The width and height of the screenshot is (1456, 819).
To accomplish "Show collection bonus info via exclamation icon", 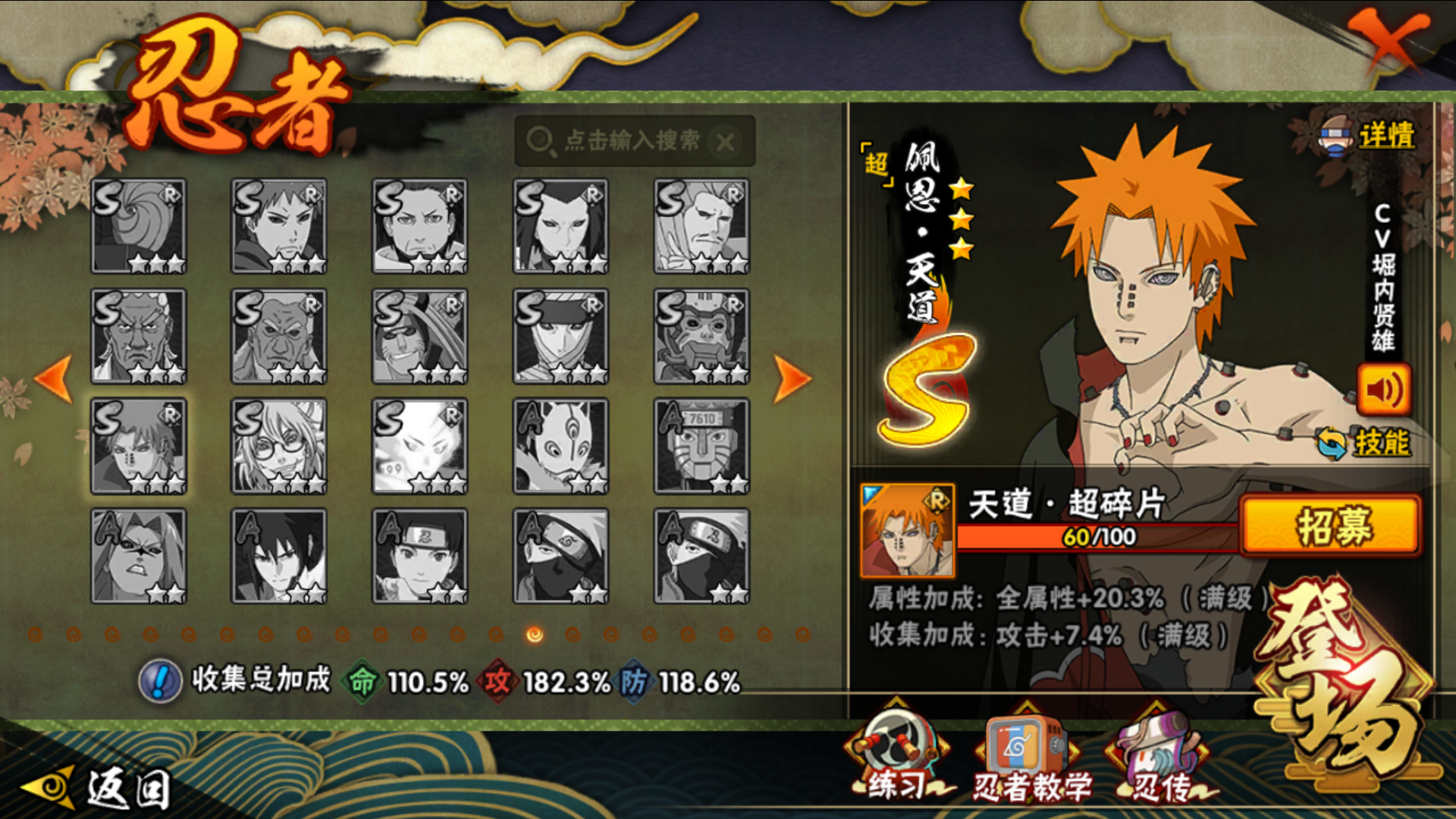I will (160, 681).
